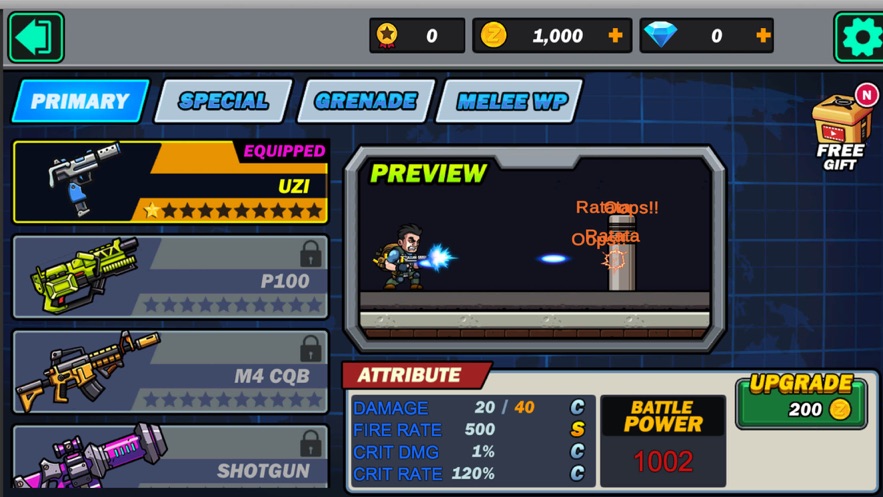Open the Grenade tab
Viewport: 883px width, 497px height.
click(366, 101)
